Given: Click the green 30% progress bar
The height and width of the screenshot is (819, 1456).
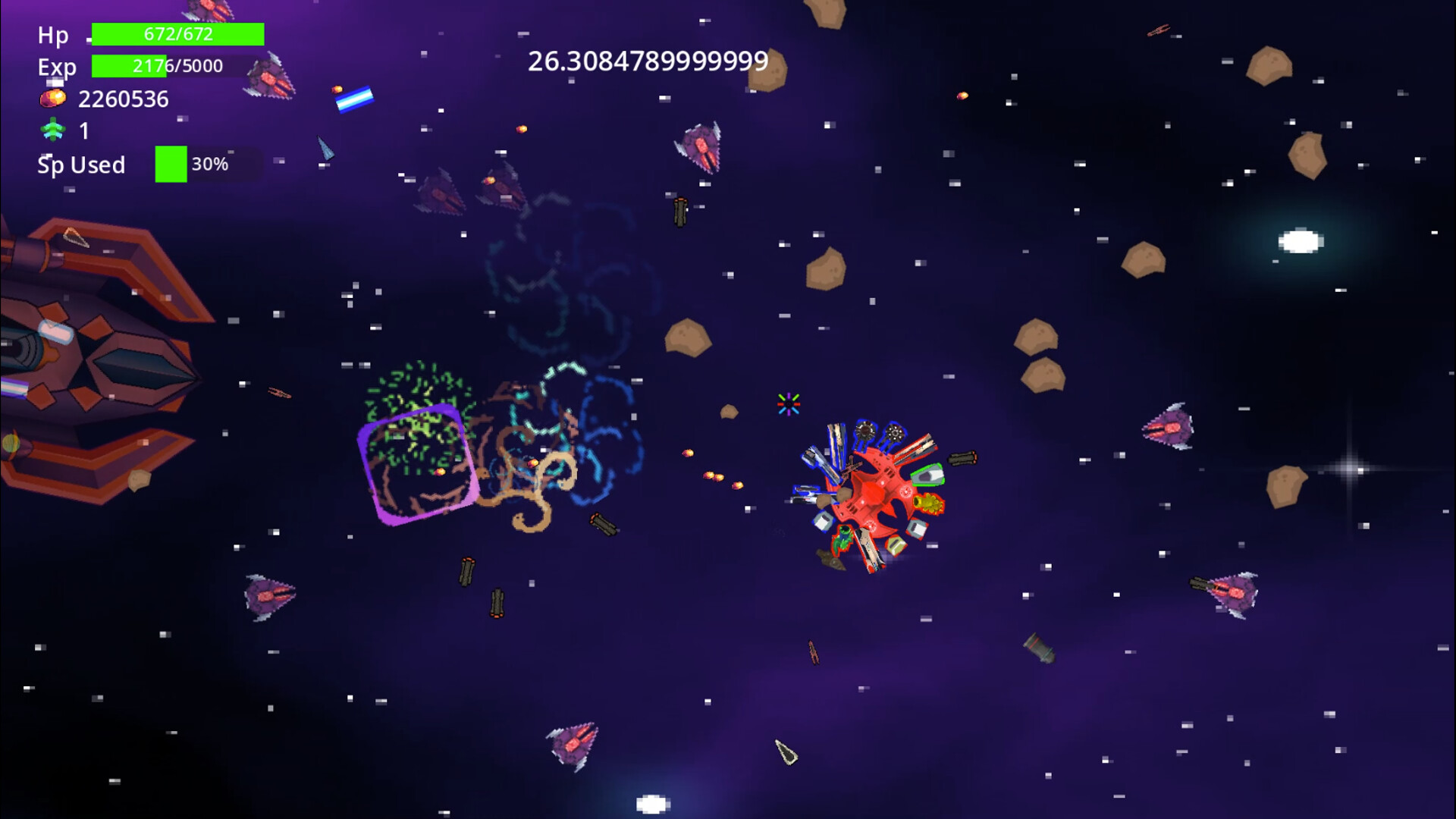Looking at the screenshot, I should pyautogui.click(x=171, y=164).
